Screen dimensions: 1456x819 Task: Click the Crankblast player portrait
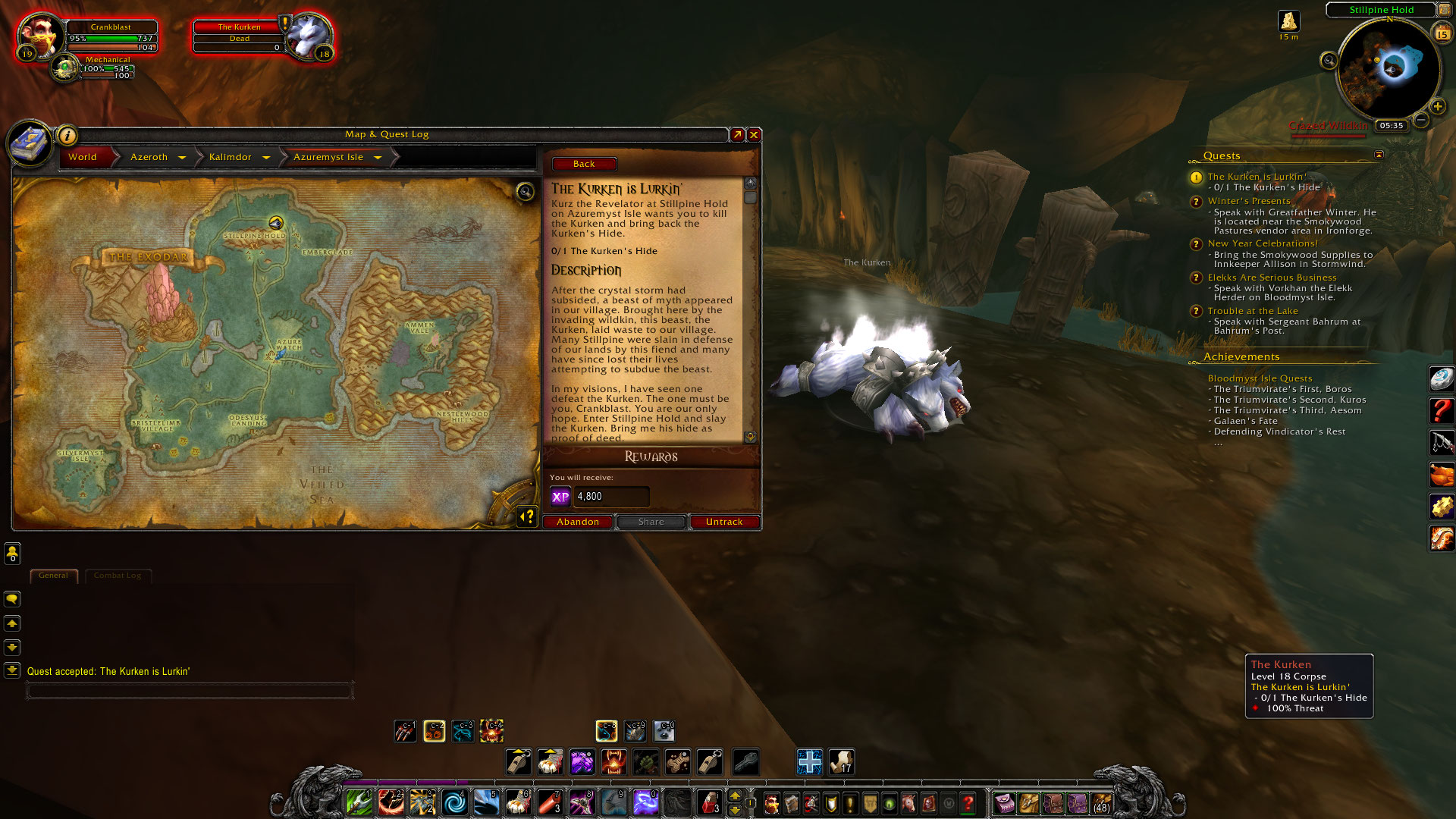39,35
